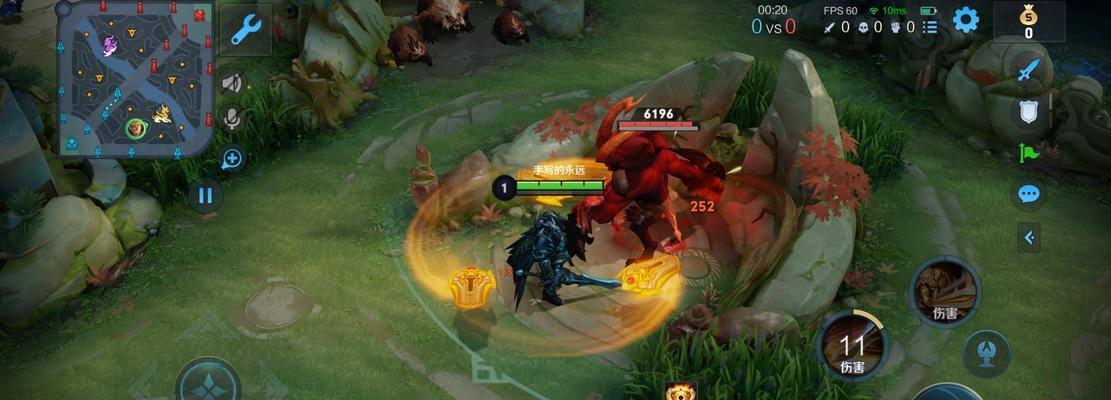
Task: Send the green flag gather signal
Action: pos(1029,153)
